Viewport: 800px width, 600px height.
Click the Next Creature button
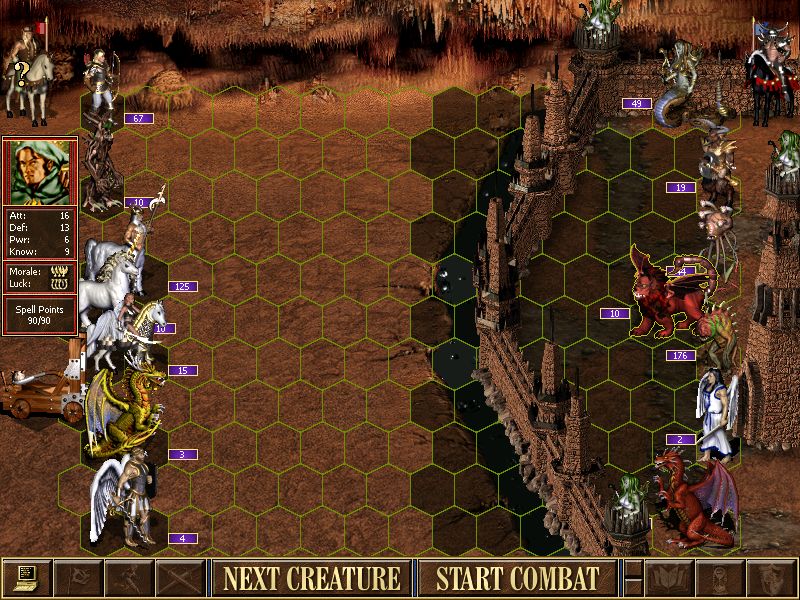pos(311,578)
